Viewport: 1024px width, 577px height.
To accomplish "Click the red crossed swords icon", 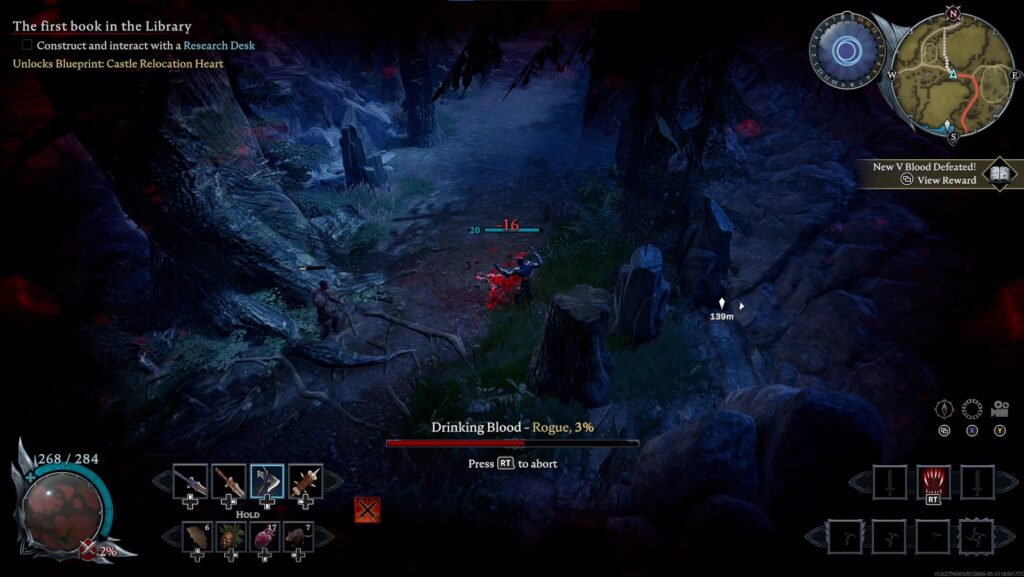I will coord(367,510).
